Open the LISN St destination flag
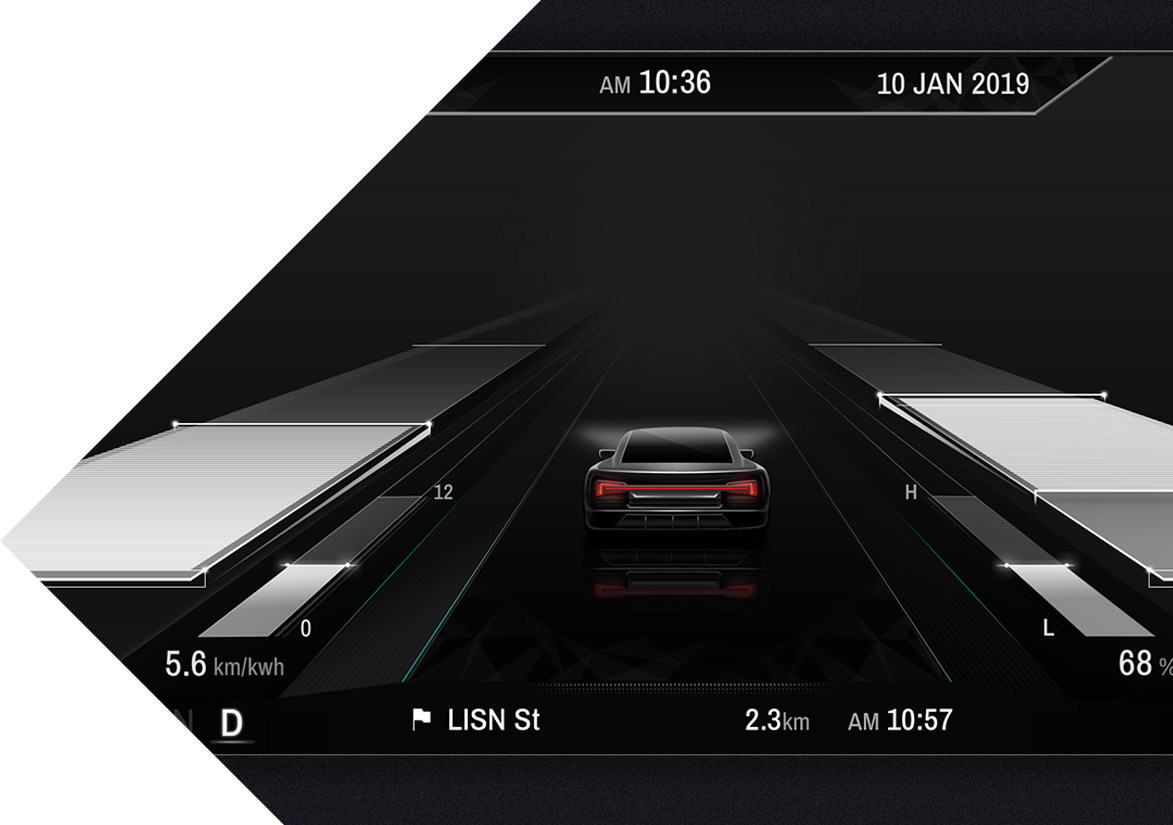 422,719
